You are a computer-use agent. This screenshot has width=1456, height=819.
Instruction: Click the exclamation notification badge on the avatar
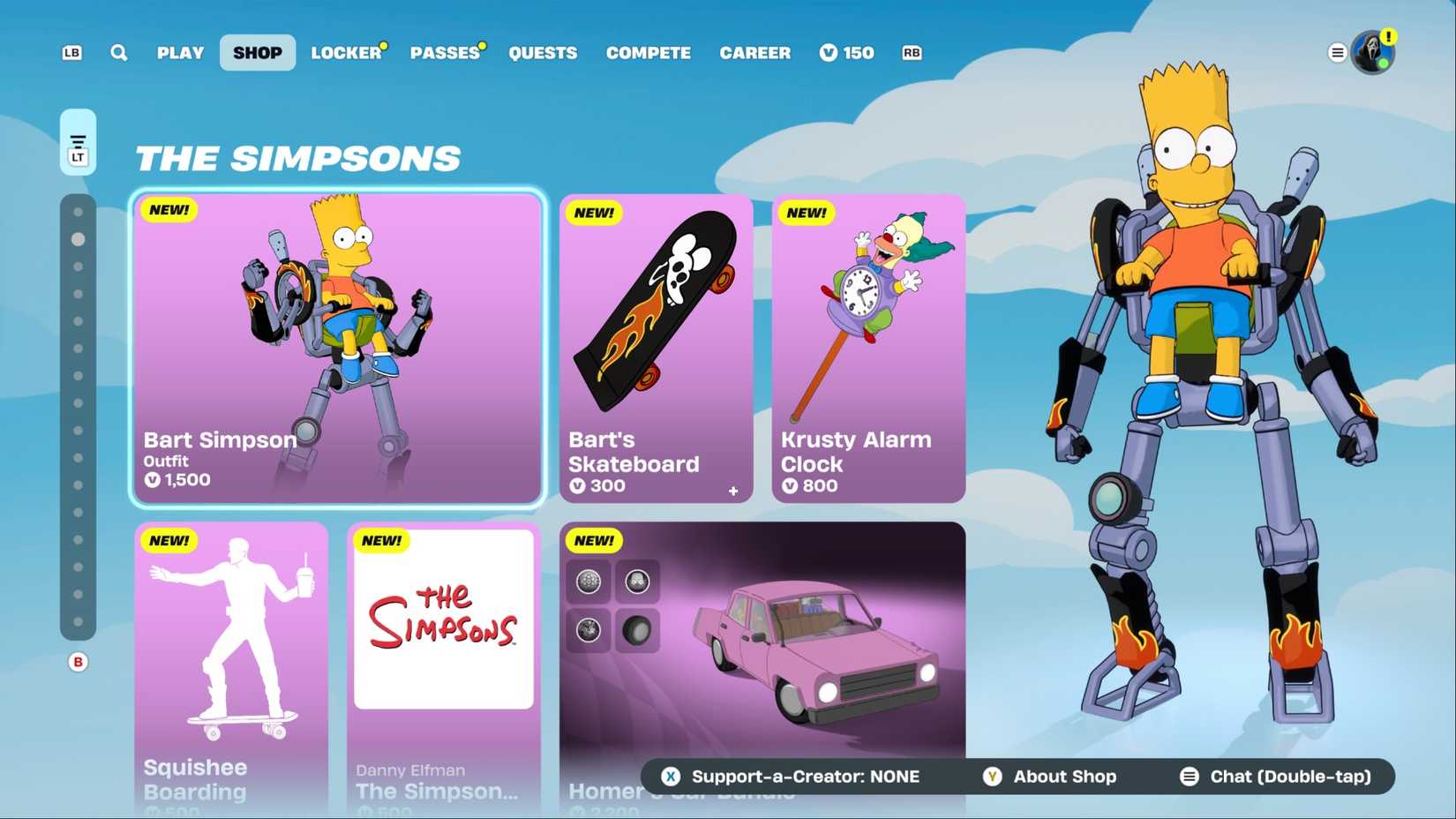(1390, 37)
